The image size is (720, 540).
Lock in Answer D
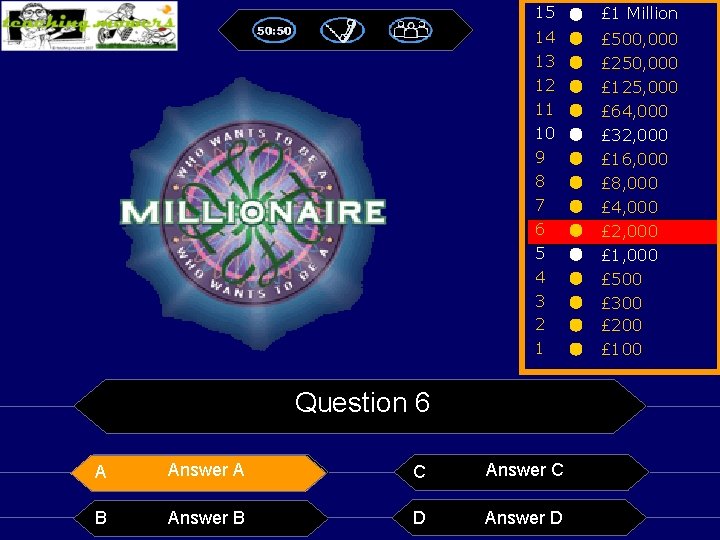coord(523,517)
